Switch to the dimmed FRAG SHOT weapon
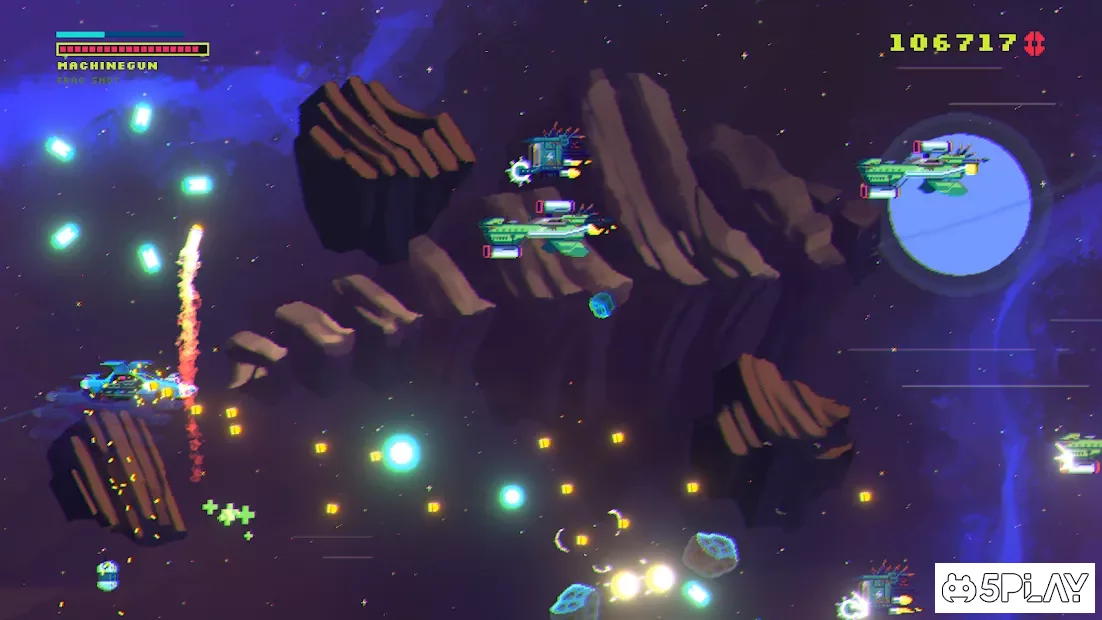 88,80
